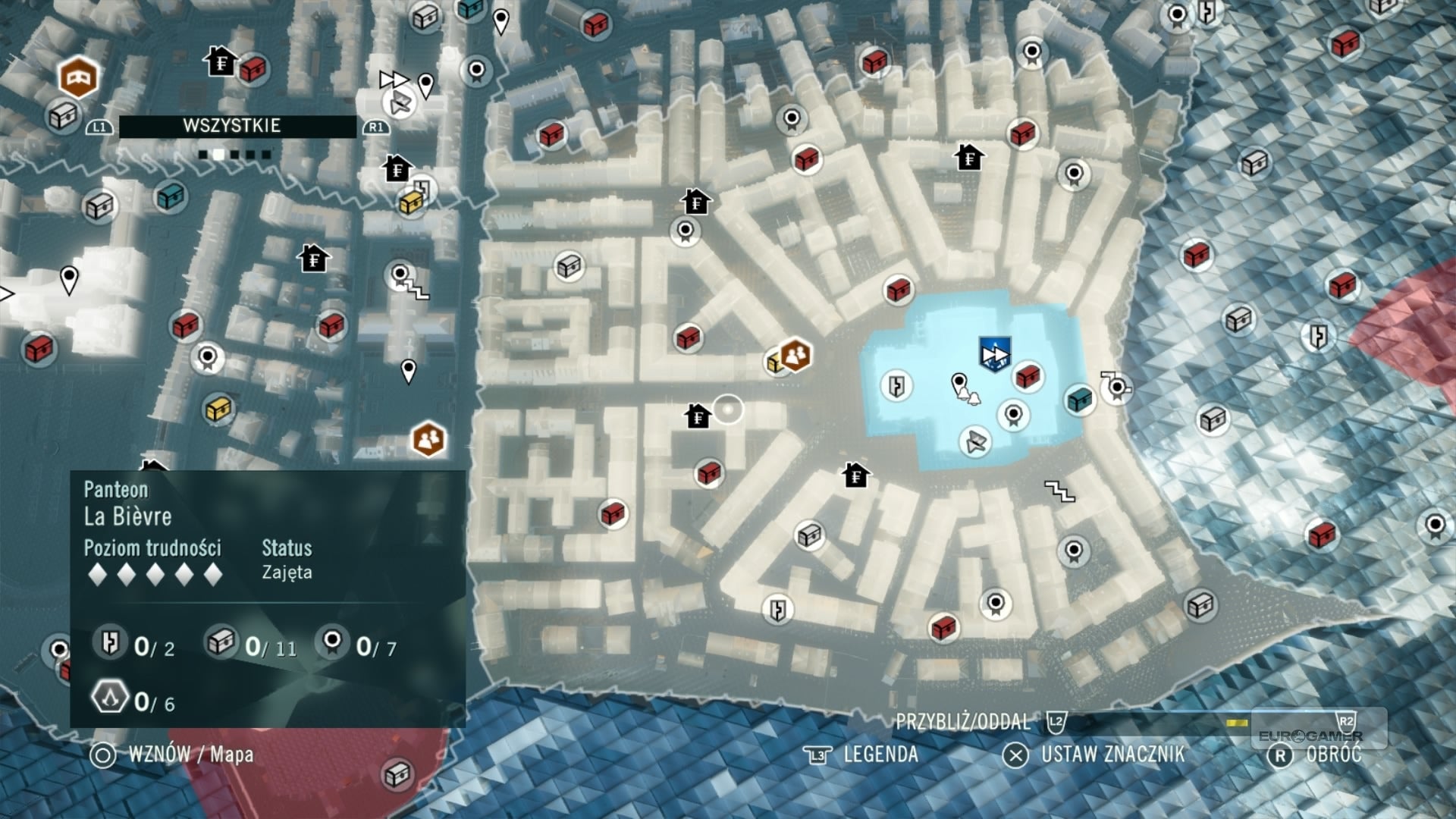Viewport: 1456px width, 819px height.
Task: Pick the teal chest left of the shop houses
Action: tap(171, 196)
